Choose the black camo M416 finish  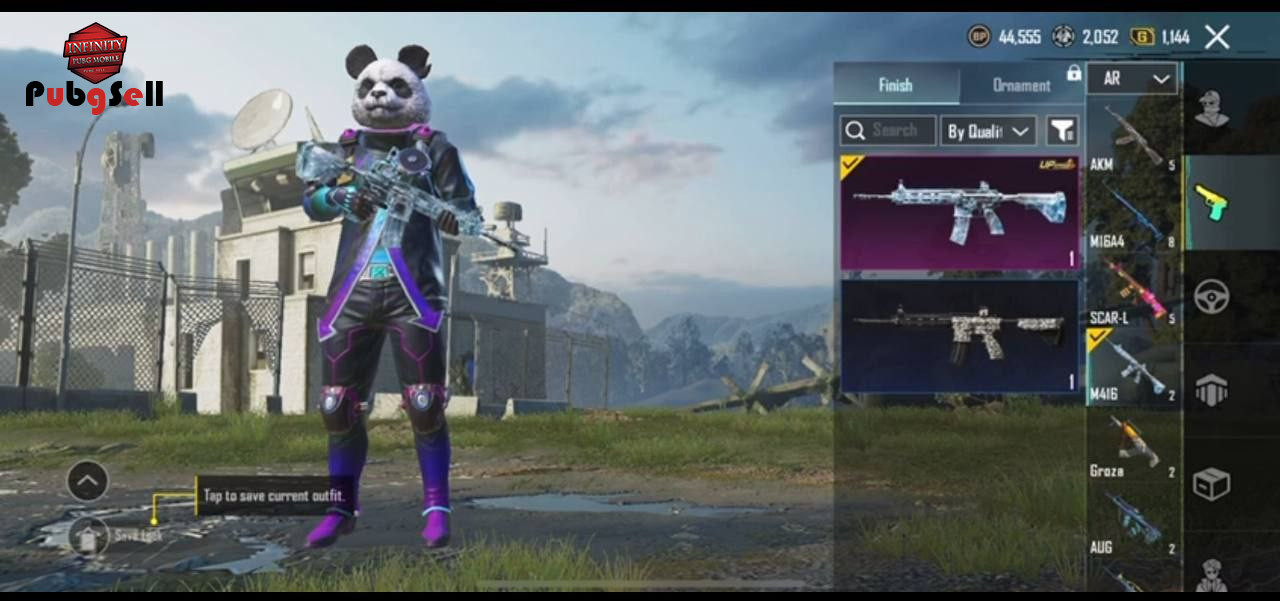(x=960, y=336)
